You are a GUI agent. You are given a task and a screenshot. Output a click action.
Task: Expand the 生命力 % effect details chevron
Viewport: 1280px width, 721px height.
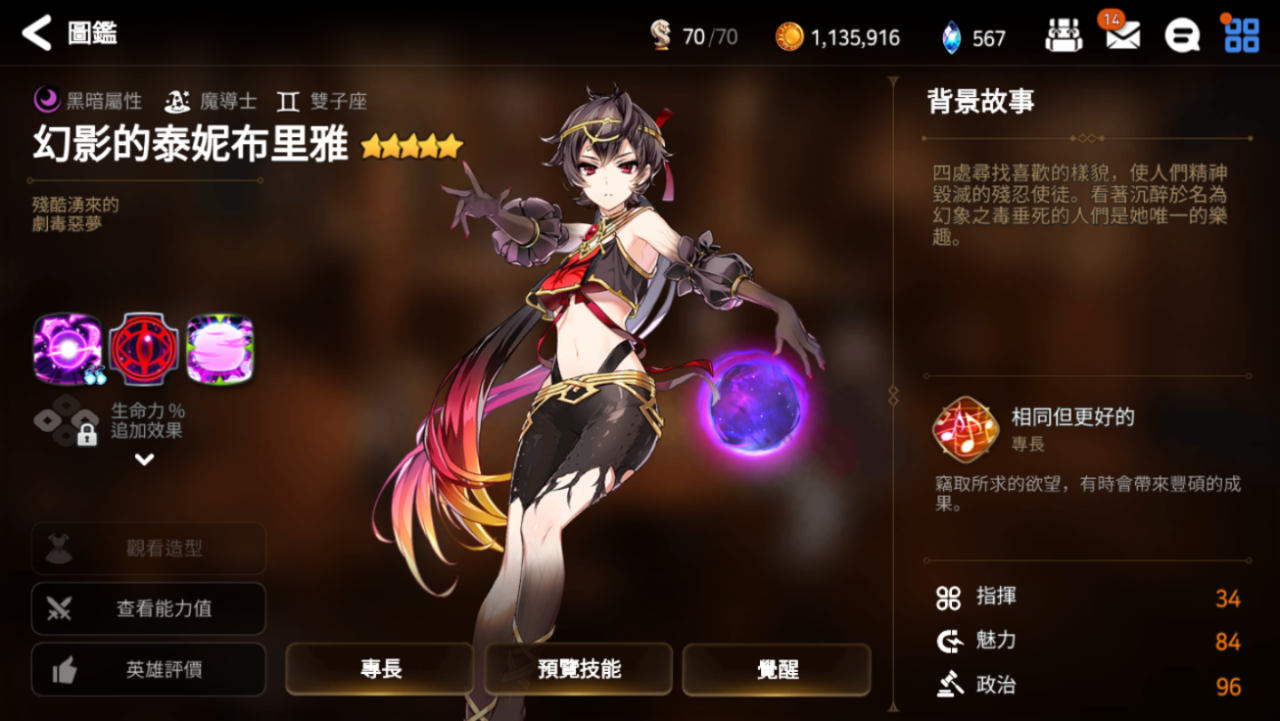click(143, 459)
